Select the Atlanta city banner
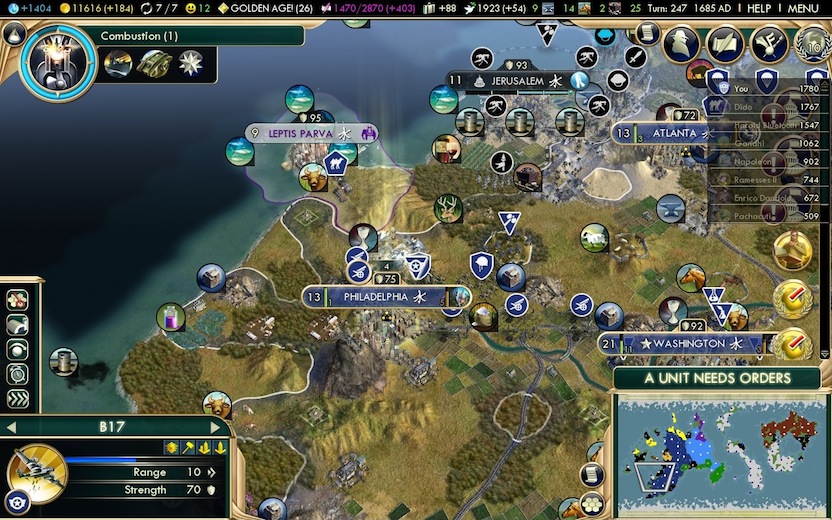Screen dimensions: 832x520 point(668,133)
